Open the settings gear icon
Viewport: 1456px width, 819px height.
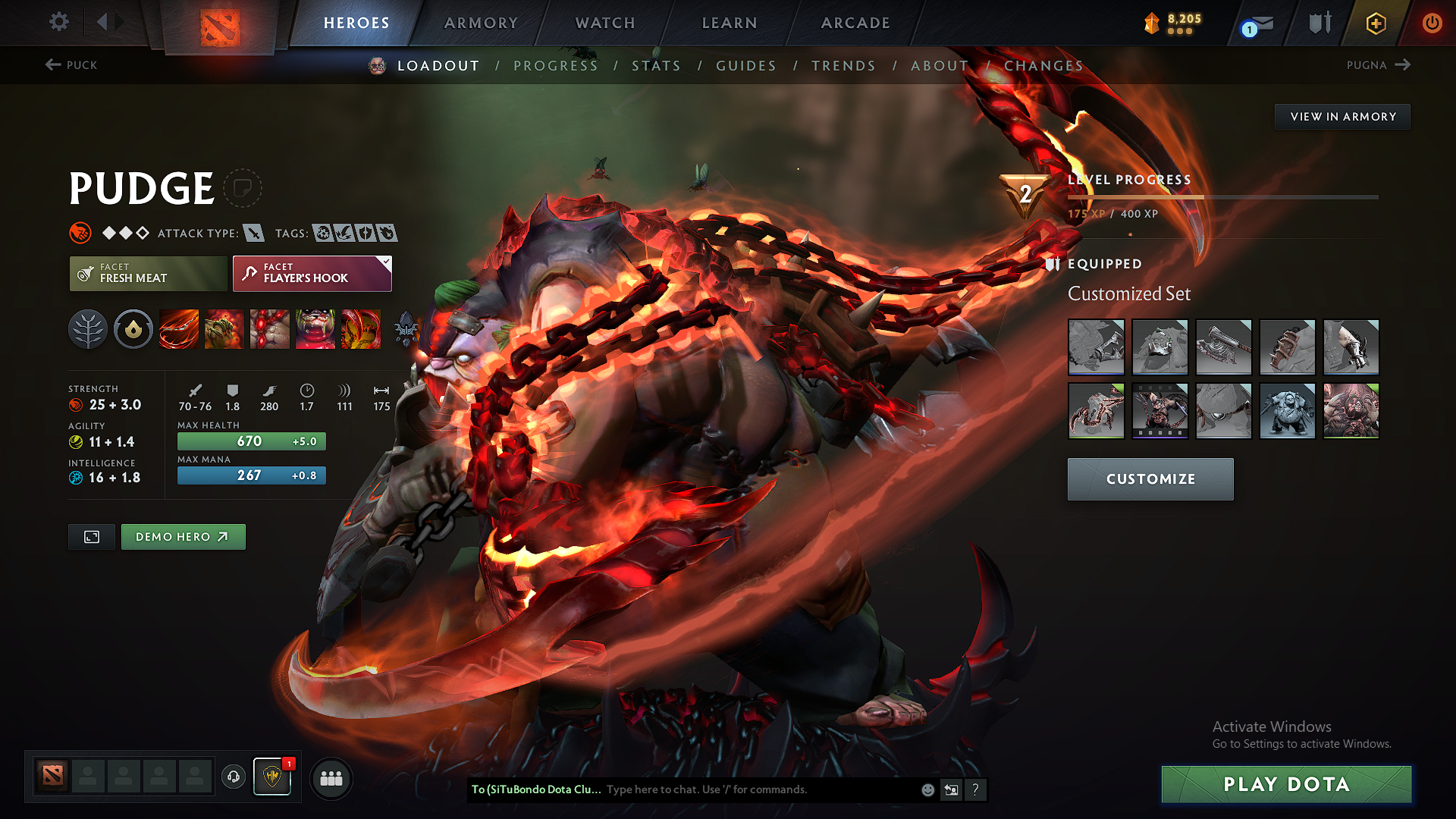pyautogui.click(x=58, y=22)
